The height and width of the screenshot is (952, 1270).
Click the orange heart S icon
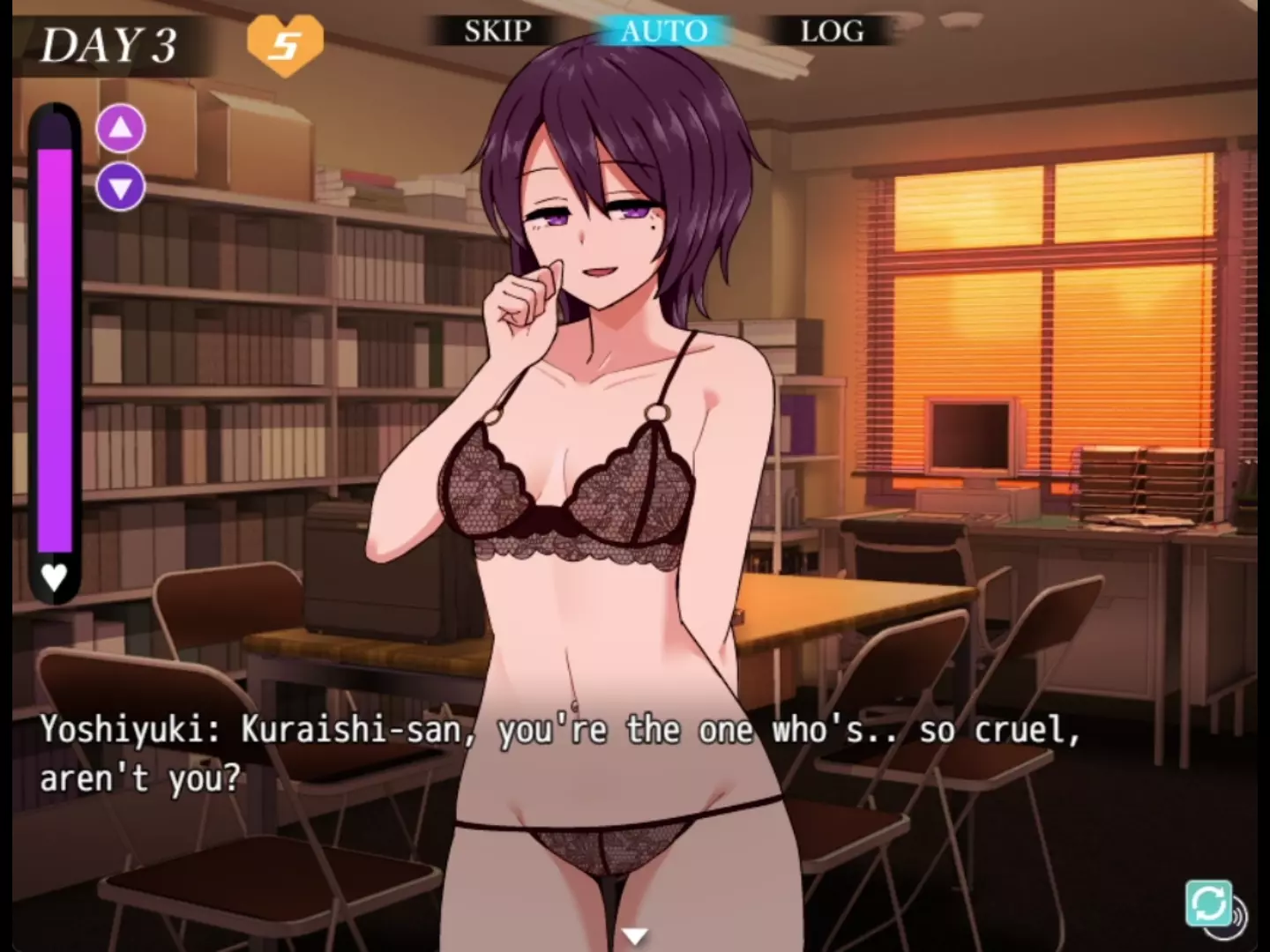click(x=285, y=44)
